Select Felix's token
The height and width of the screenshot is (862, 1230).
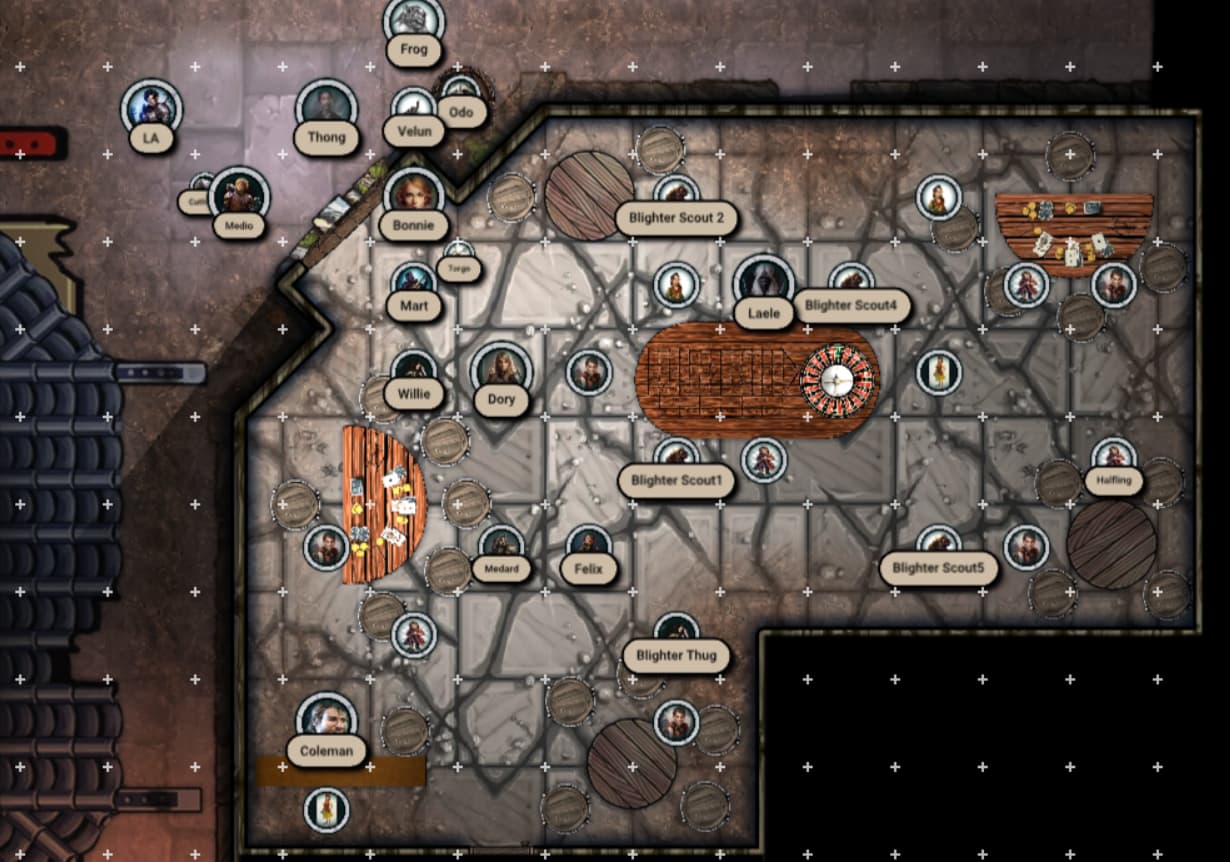coord(589,546)
